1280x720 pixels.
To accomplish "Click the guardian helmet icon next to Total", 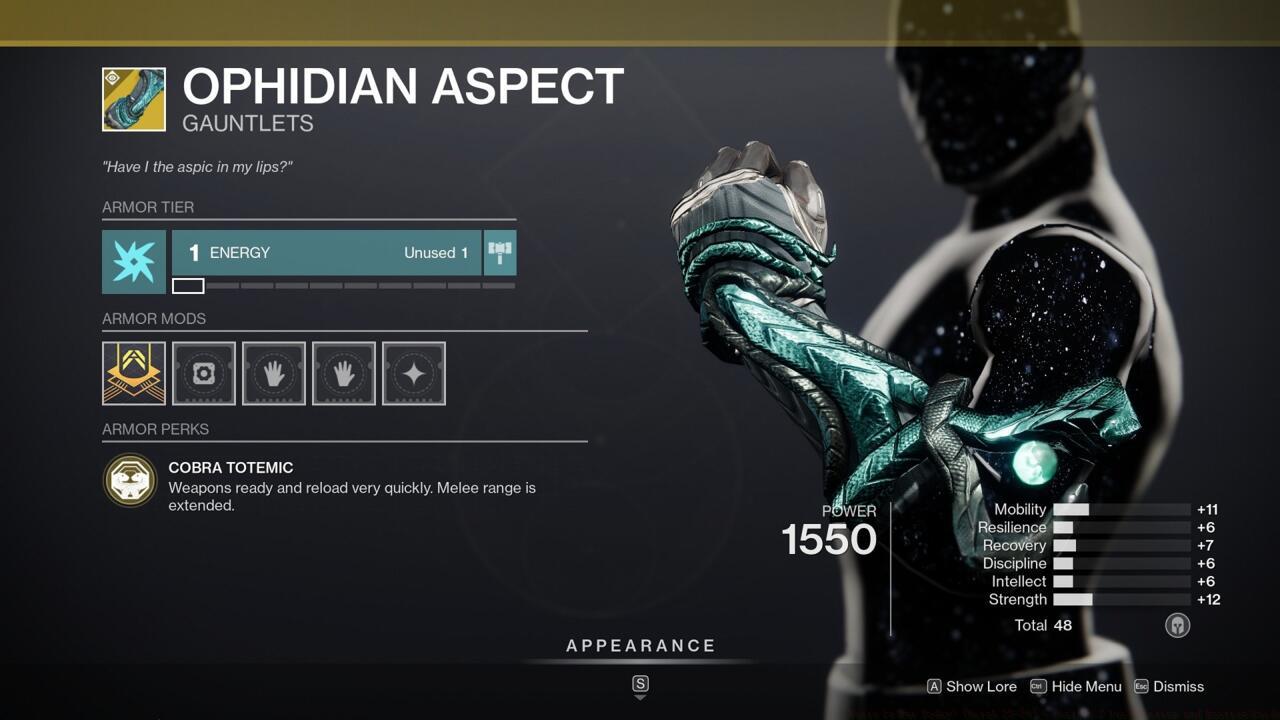I will (x=1177, y=625).
